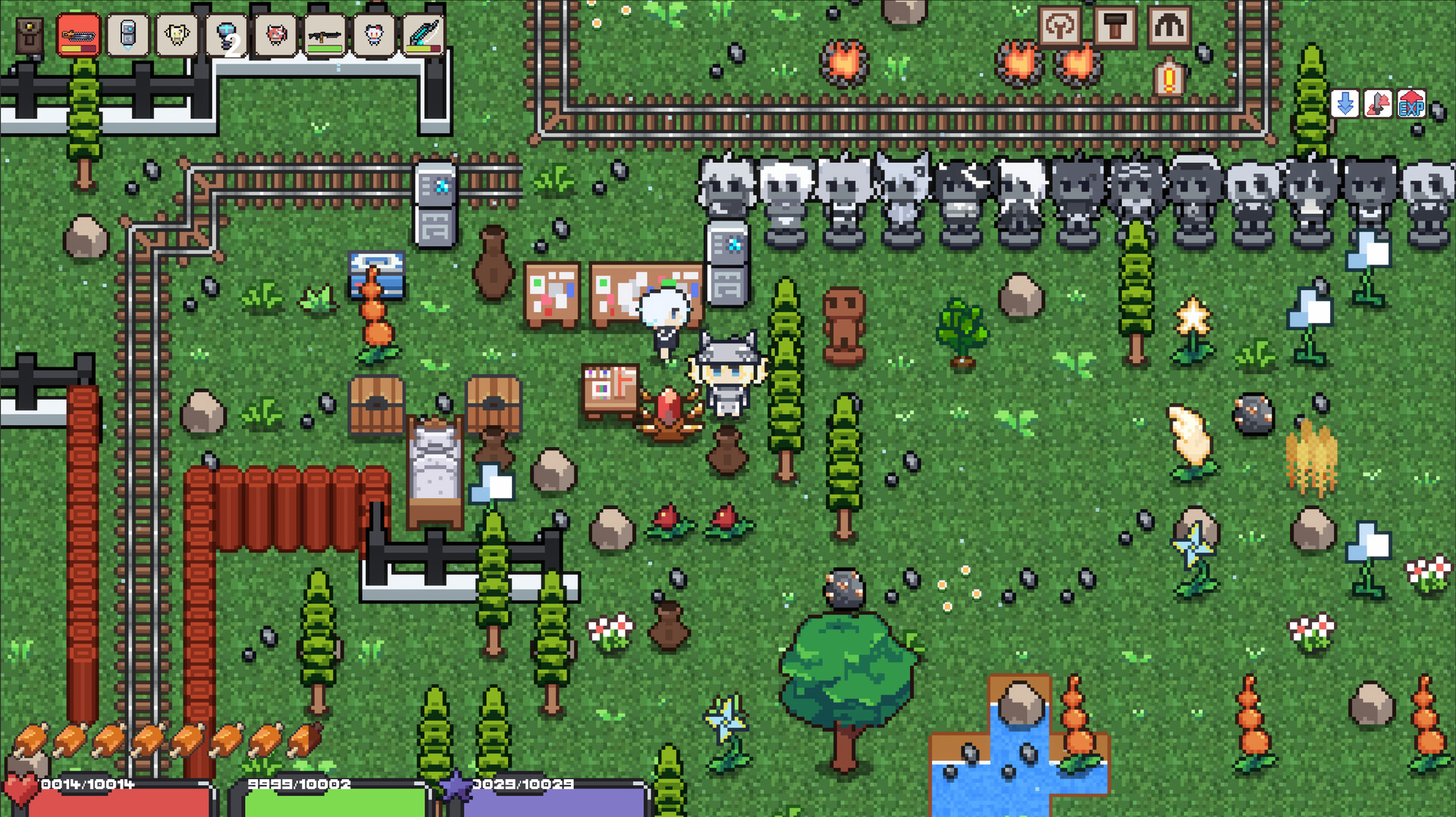Select the diamond sword hotbar slot

tap(422, 34)
